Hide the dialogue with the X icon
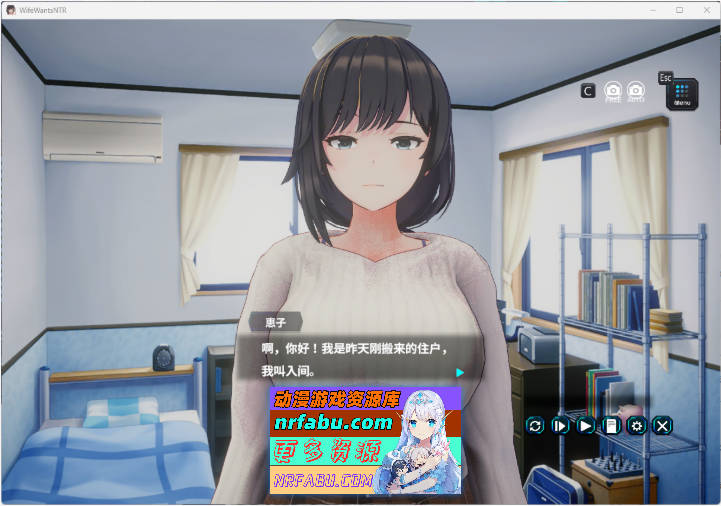The height and width of the screenshot is (506, 721). [x=662, y=425]
